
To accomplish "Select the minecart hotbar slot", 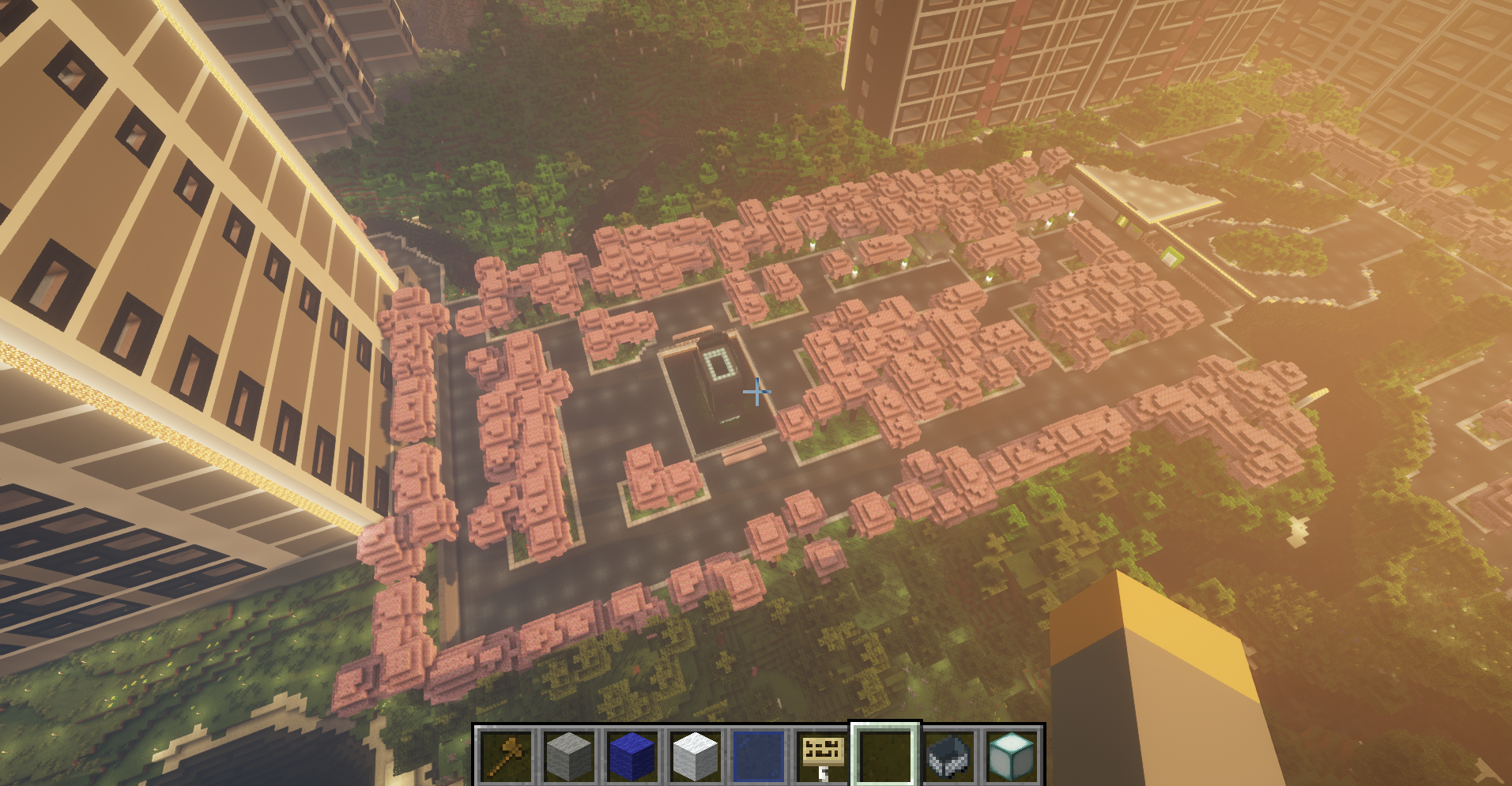I will pos(948,754).
